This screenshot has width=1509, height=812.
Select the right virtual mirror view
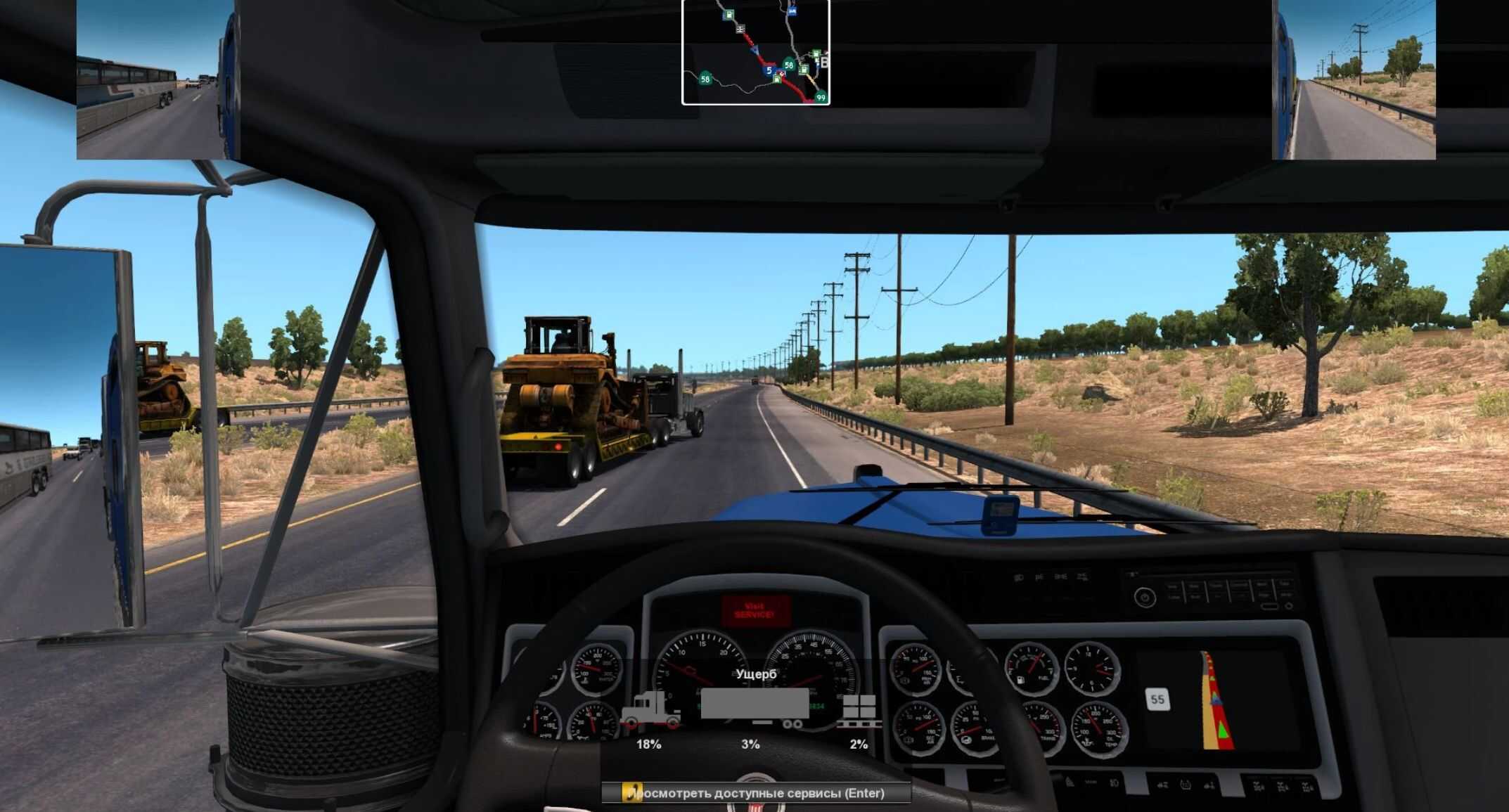pyautogui.click(x=1354, y=80)
